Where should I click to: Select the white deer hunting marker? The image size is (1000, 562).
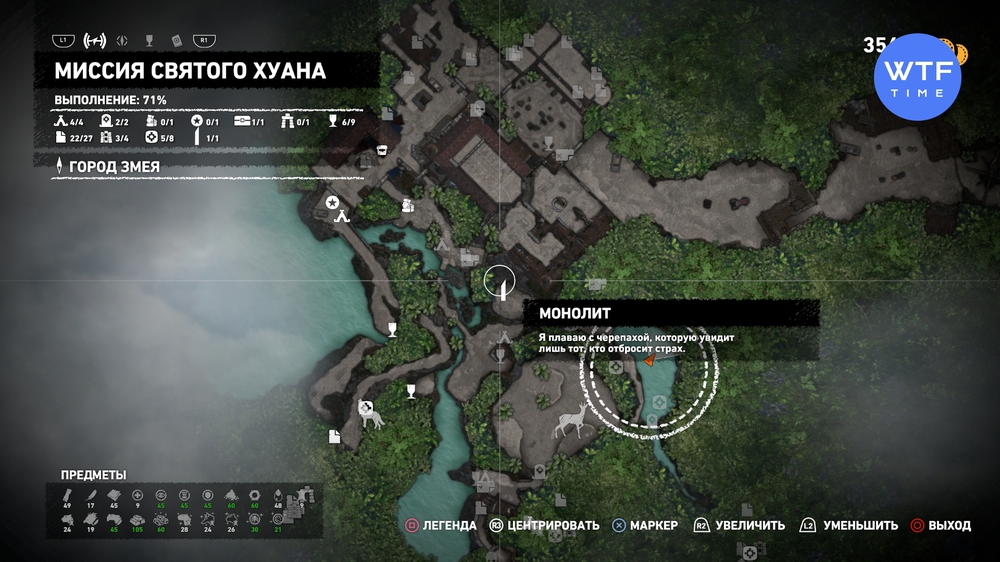571,421
